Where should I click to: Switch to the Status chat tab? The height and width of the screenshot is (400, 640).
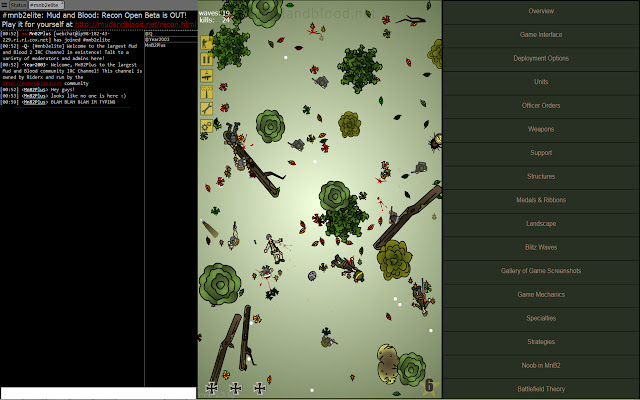18,5
